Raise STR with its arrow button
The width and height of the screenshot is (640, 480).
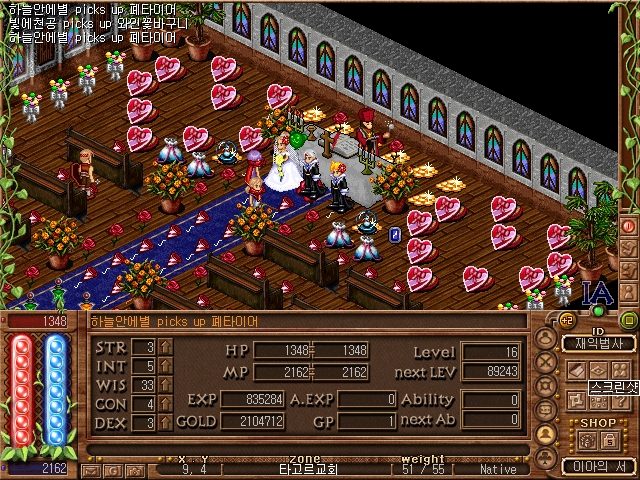pos(166,347)
